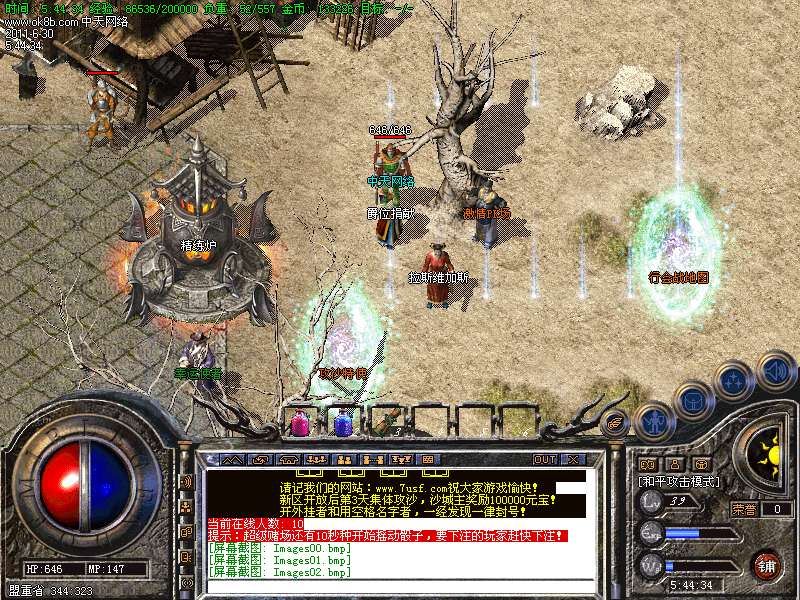This screenshot has height=600, width=800.
Task: Open the skills panel with sparkle icon
Action: click(735, 381)
